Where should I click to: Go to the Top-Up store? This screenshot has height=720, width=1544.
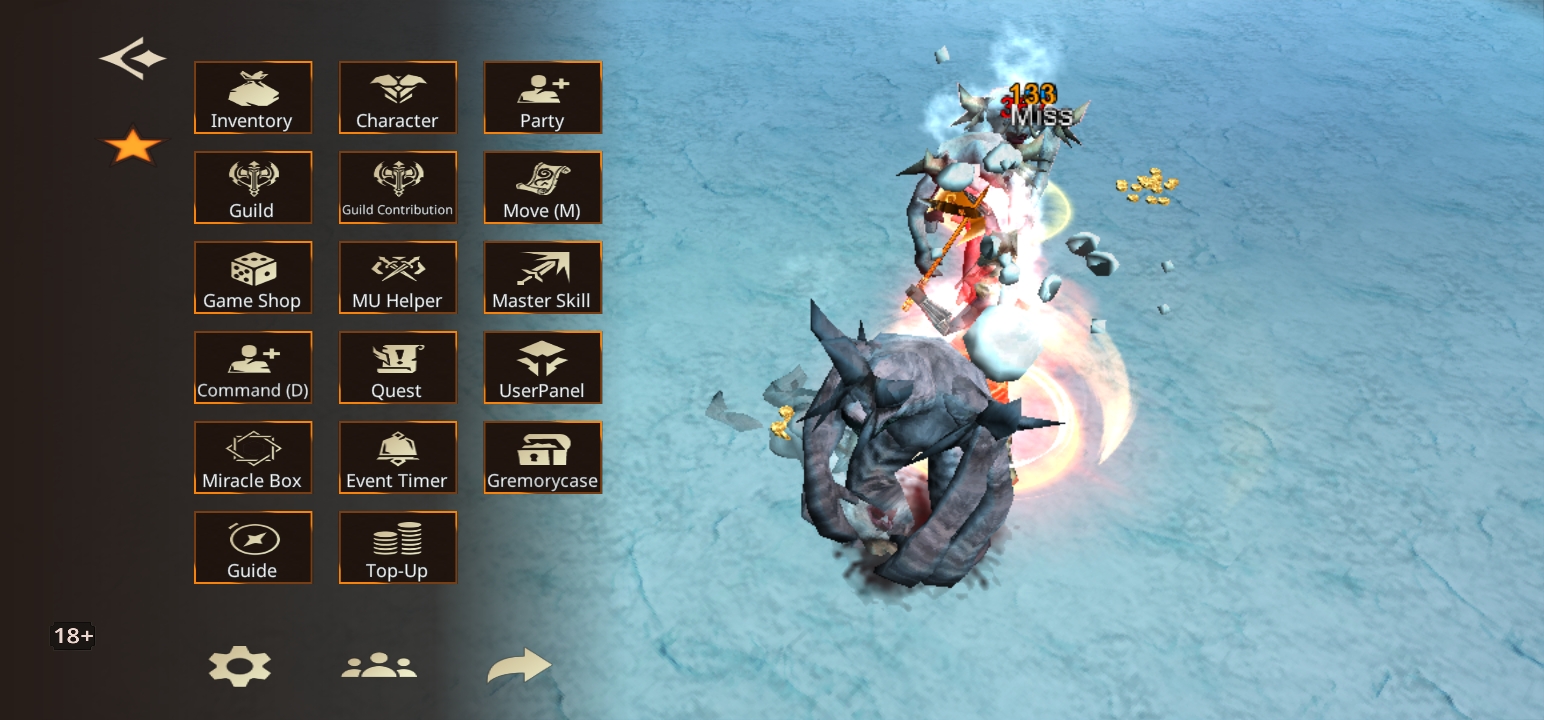(x=397, y=547)
